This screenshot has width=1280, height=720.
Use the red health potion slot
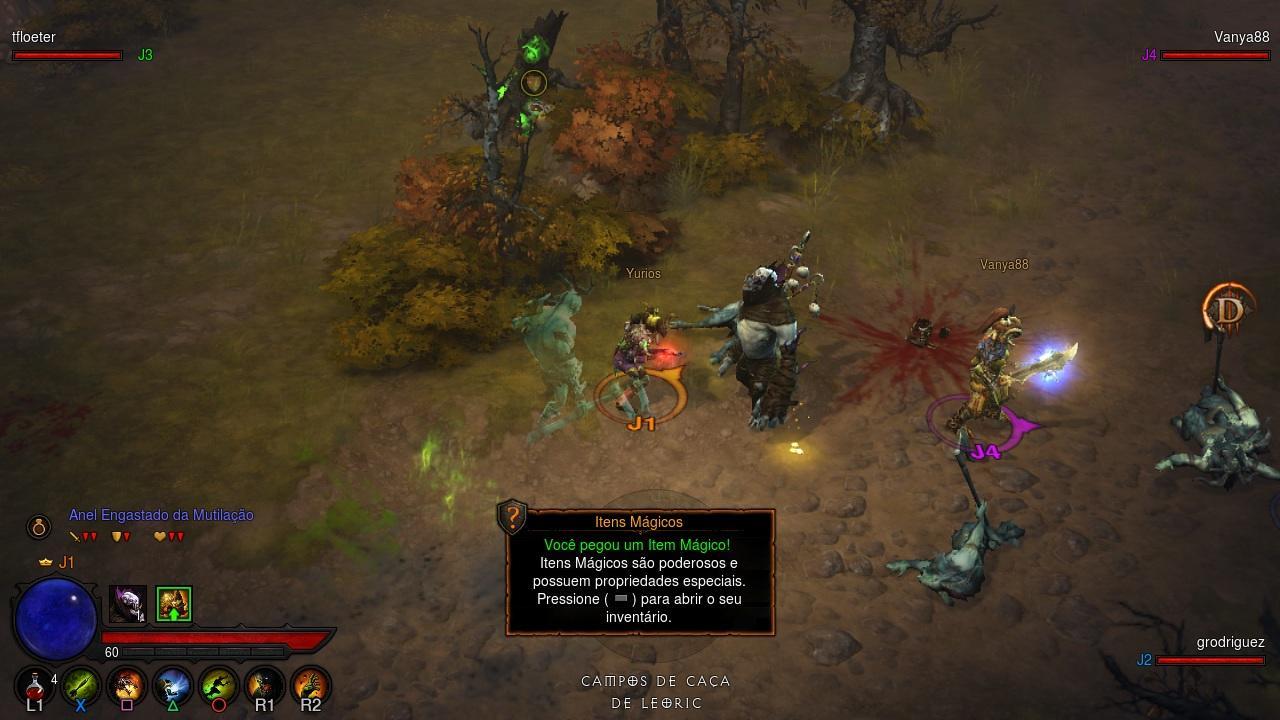pyautogui.click(x=35, y=687)
